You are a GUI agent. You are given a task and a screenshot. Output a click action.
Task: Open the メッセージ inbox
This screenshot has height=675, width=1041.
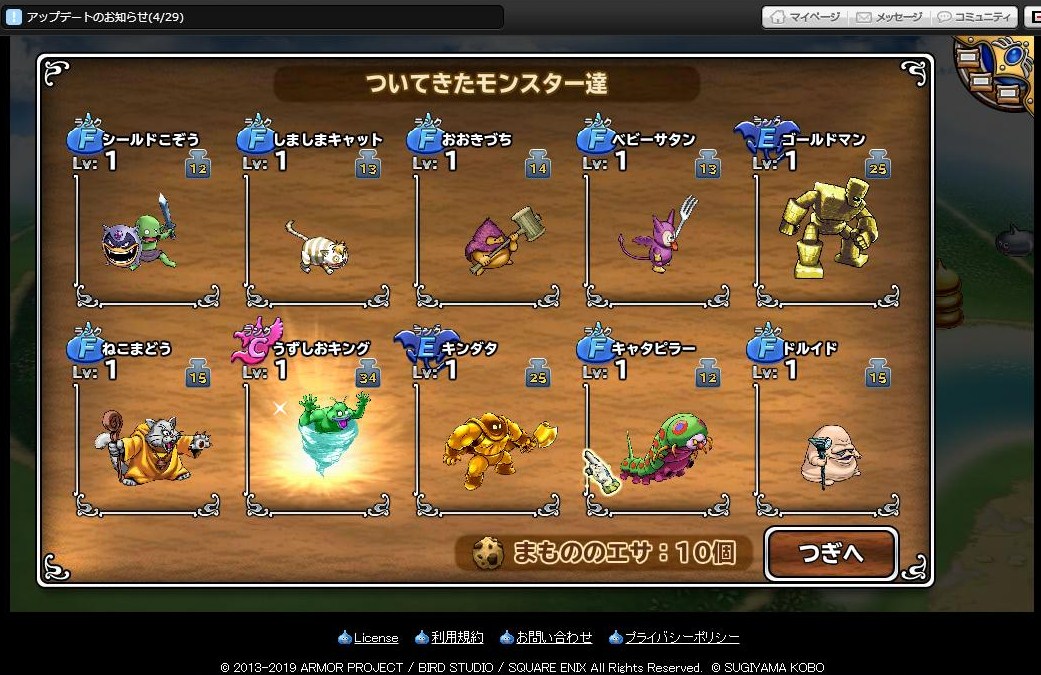pos(888,17)
